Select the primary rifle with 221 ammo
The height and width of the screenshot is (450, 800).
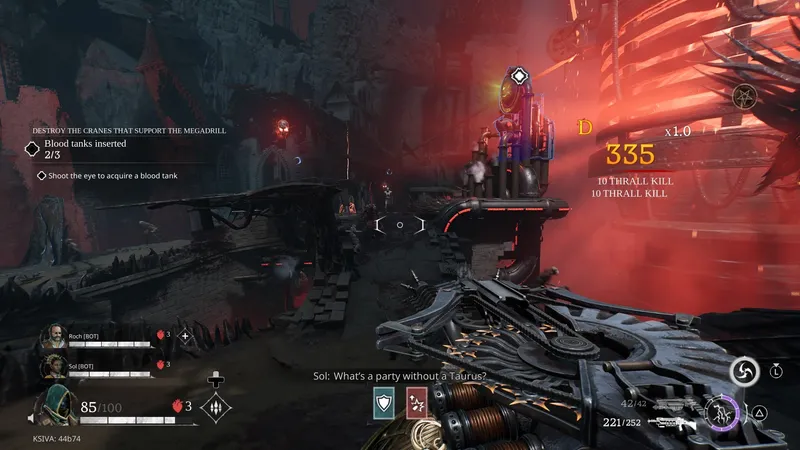coord(672,423)
